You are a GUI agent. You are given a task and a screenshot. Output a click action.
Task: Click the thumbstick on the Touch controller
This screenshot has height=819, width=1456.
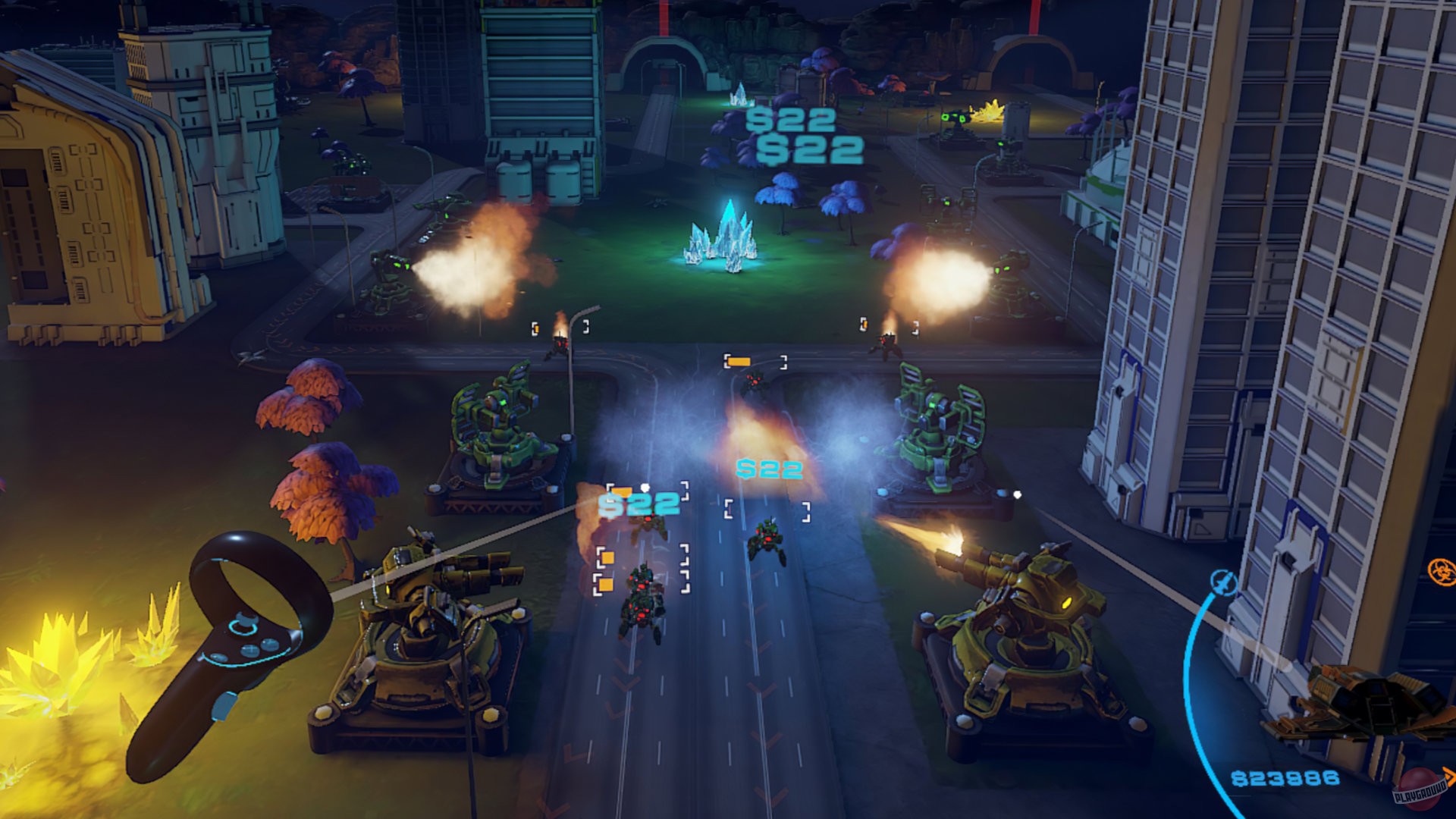pyautogui.click(x=244, y=623)
